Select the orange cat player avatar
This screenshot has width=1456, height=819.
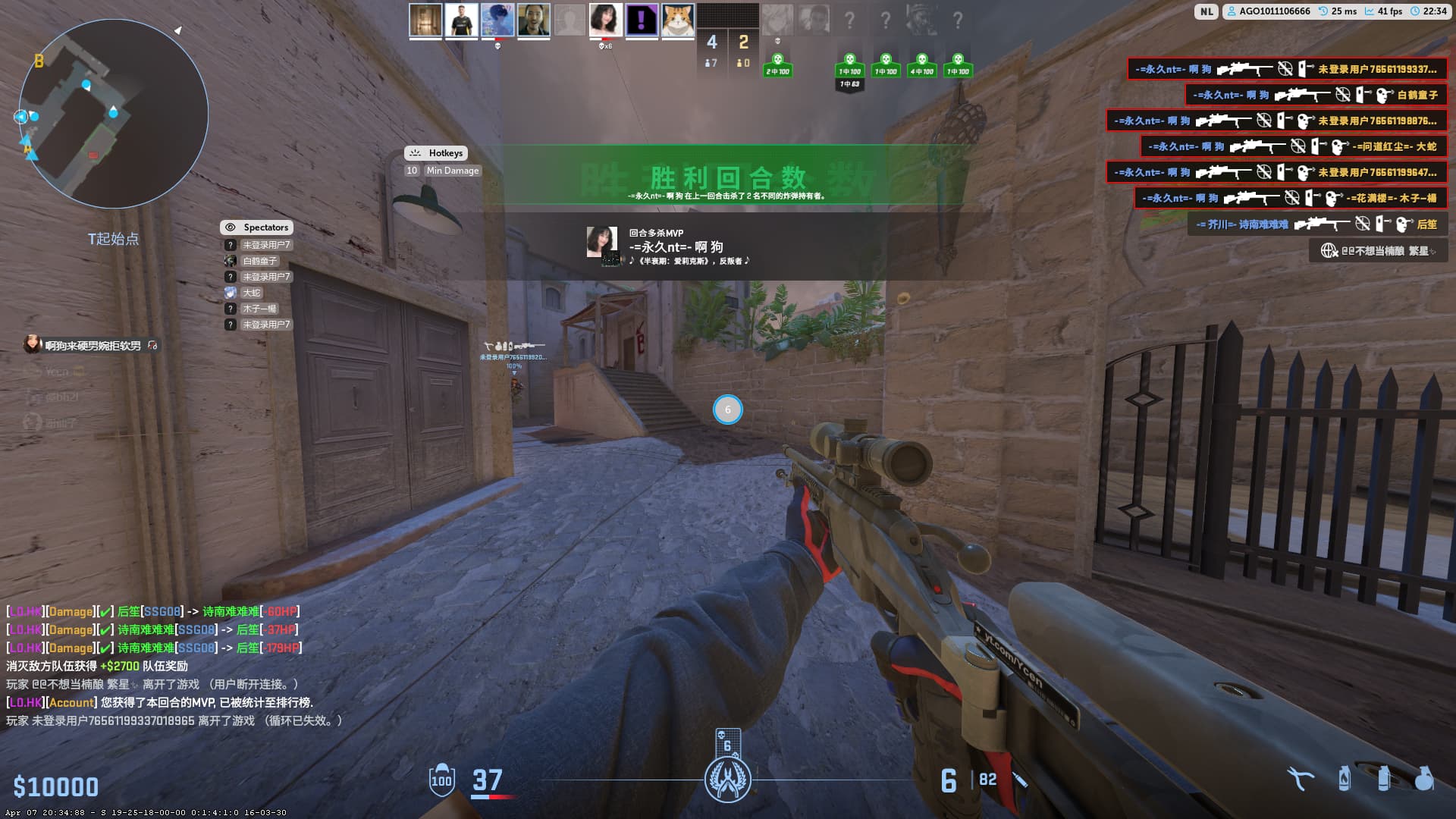(677, 20)
